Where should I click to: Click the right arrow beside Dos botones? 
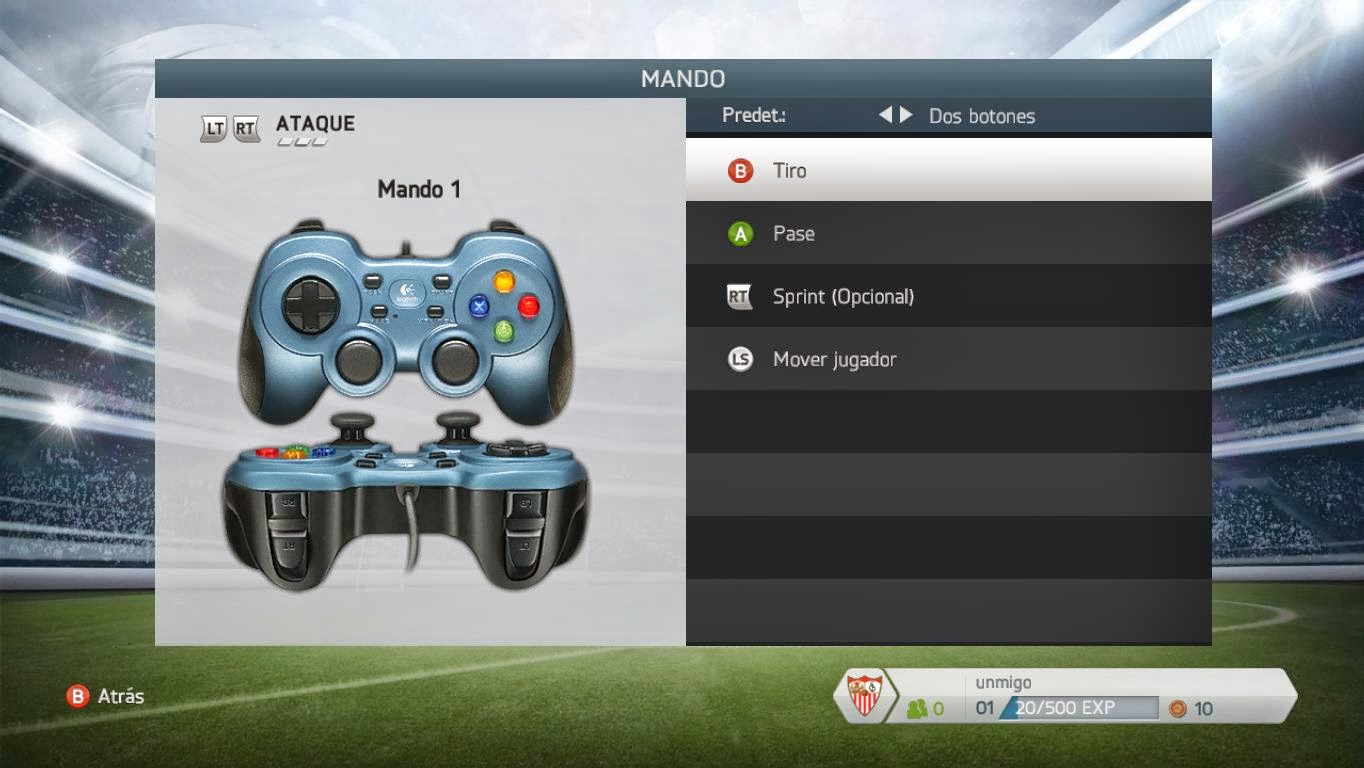tap(904, 116)
